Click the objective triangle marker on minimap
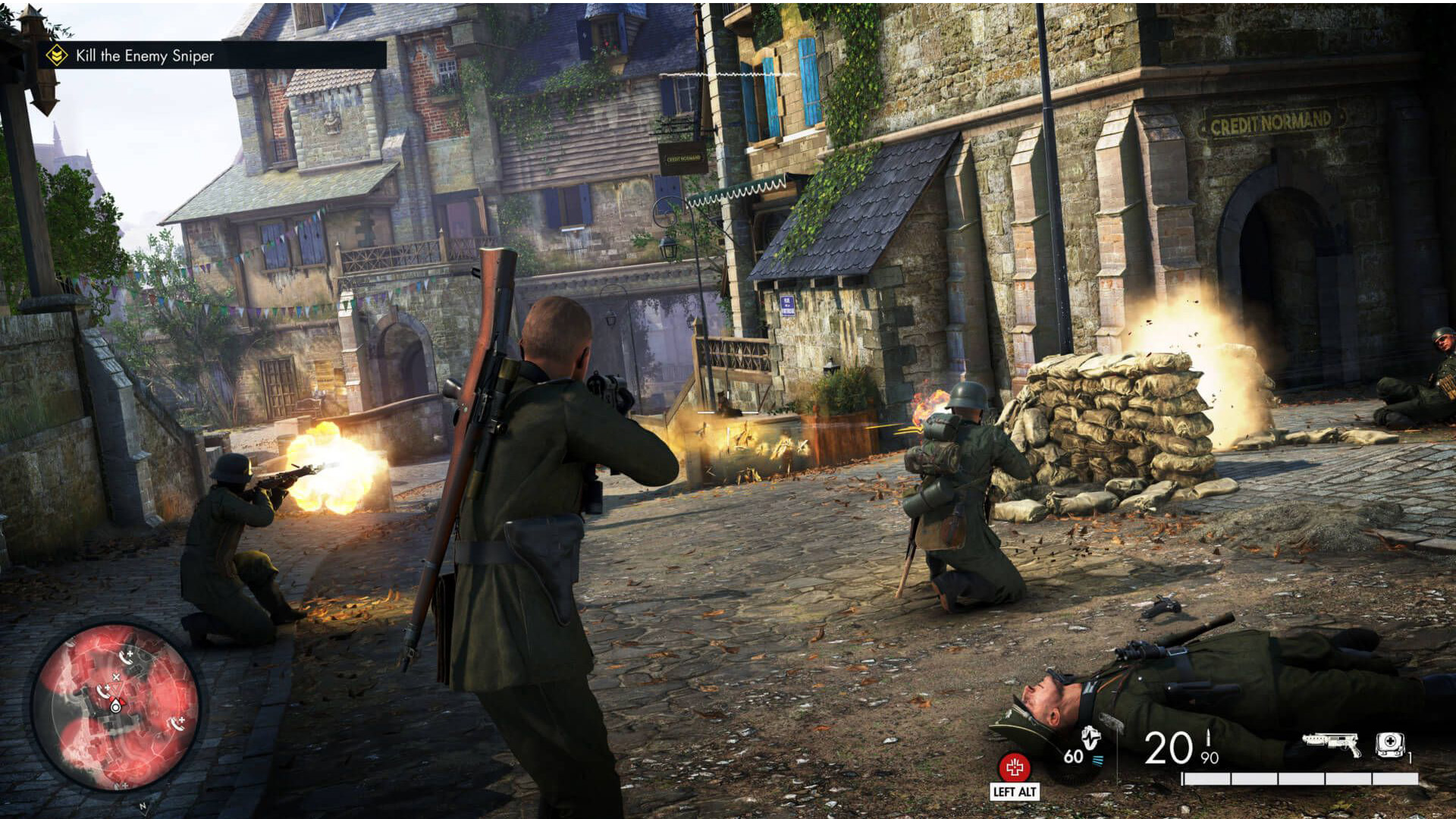Image resolution: width=1456 pixels, height=819 pixels. pyautogui.click(x=115, y=689)
